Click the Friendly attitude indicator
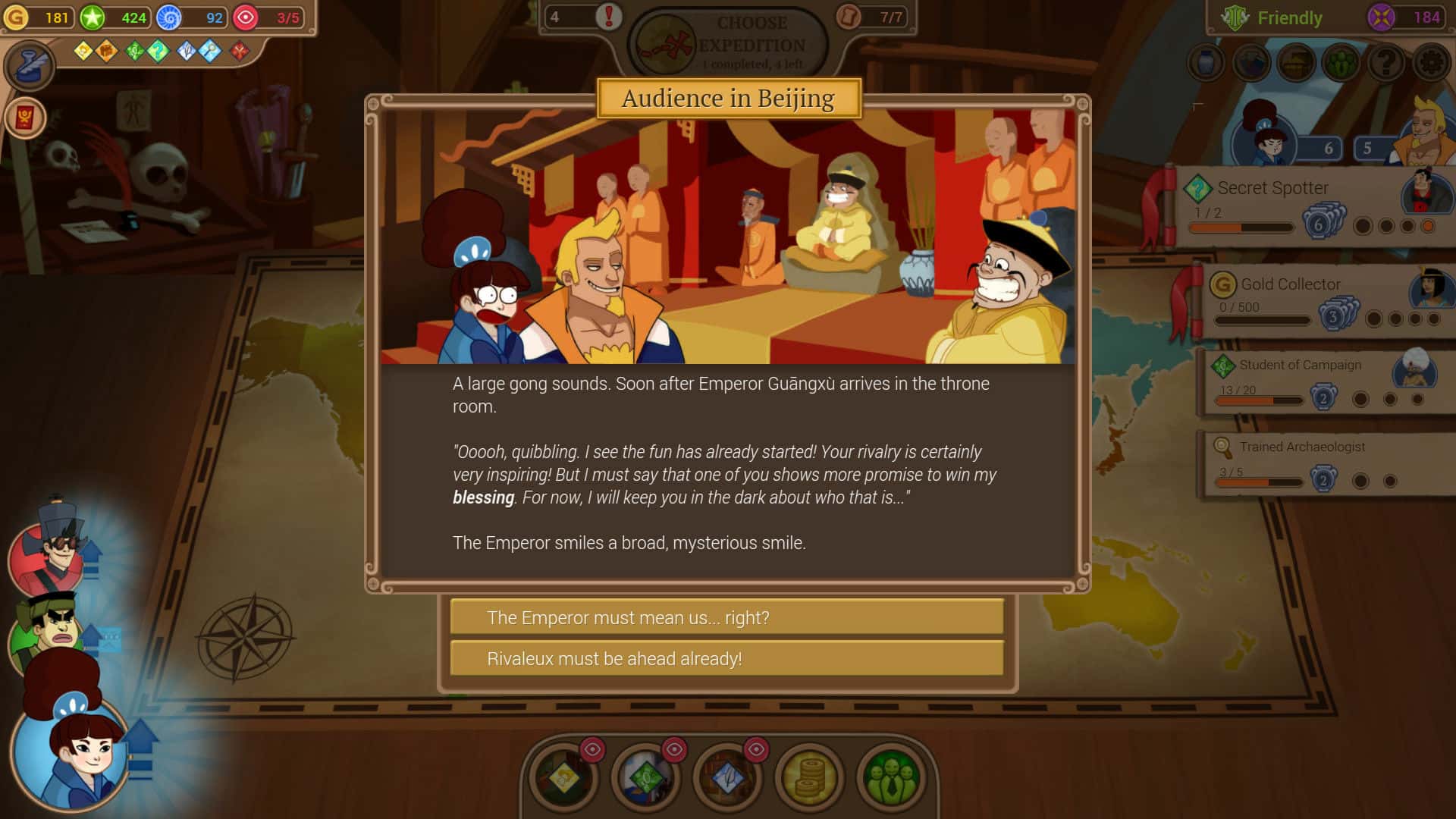Image resolution: width=1456 pixels, height=819 pixels. [x=1289, y=17]
